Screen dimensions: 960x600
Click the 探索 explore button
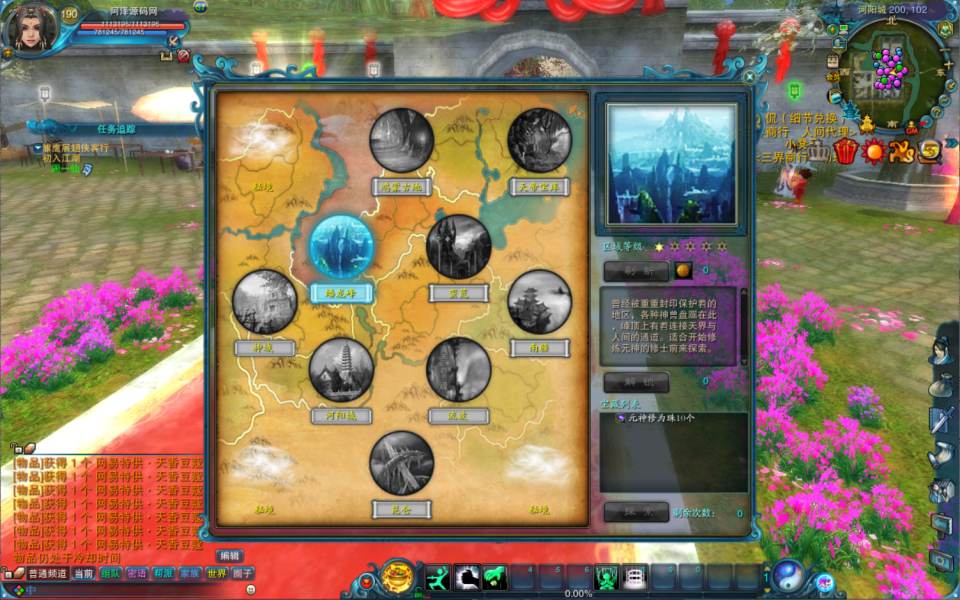pos(636,512)
